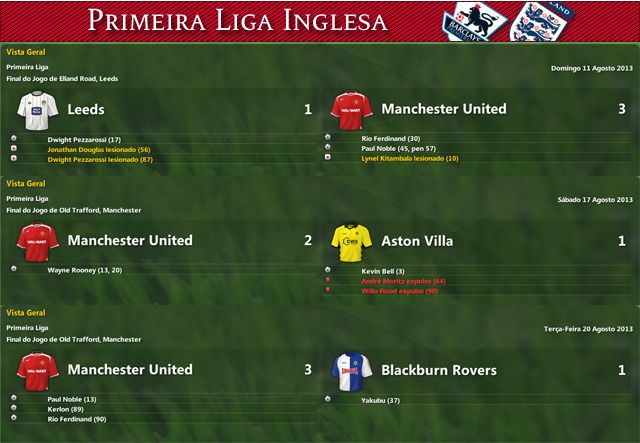This screenshot has width=640, height=443.
Task: Select Rio Ferdinand's 30th-minute goal entry
Action: (x=391, y=139)
